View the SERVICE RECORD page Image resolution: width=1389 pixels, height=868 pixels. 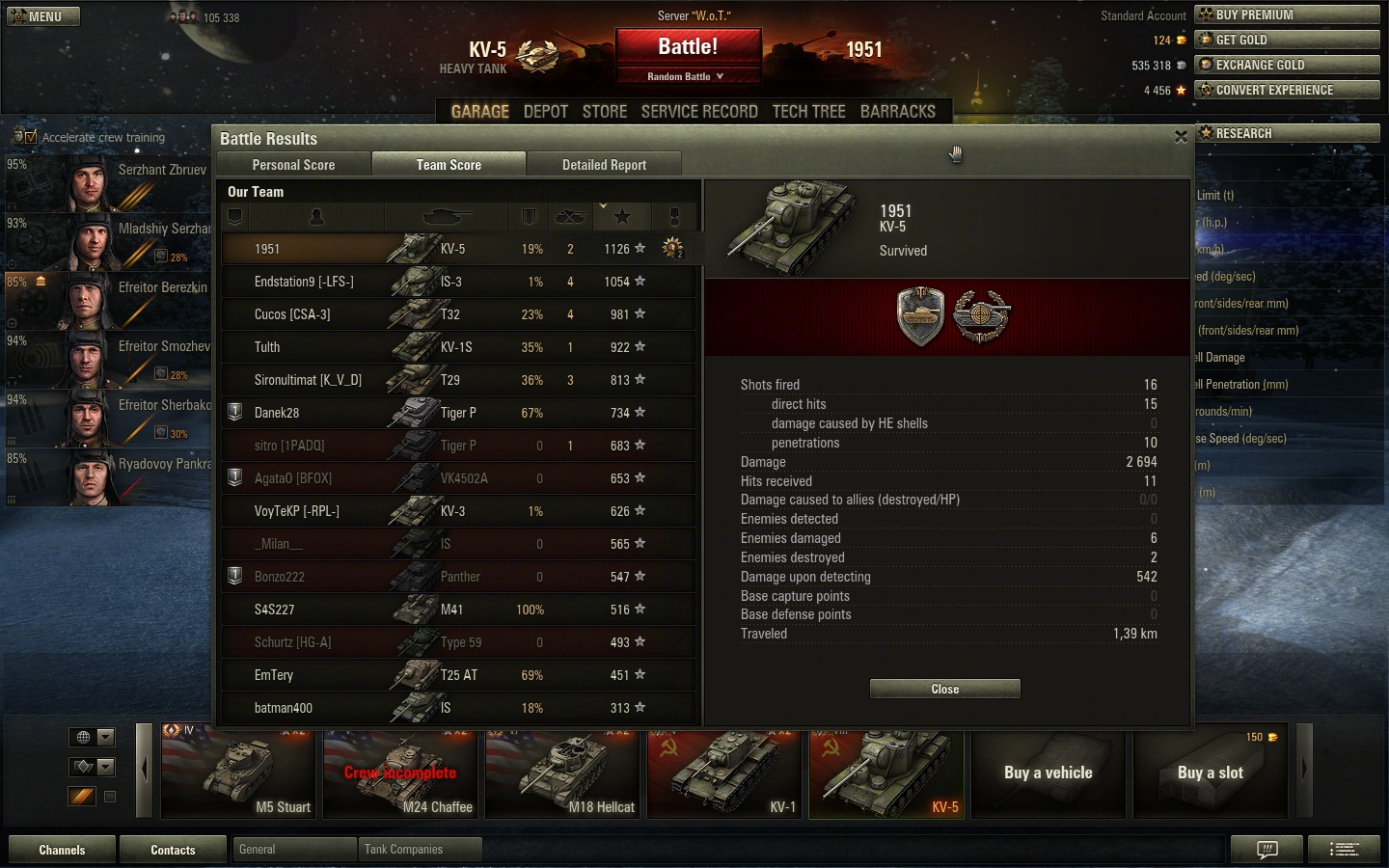click(699, 112)
